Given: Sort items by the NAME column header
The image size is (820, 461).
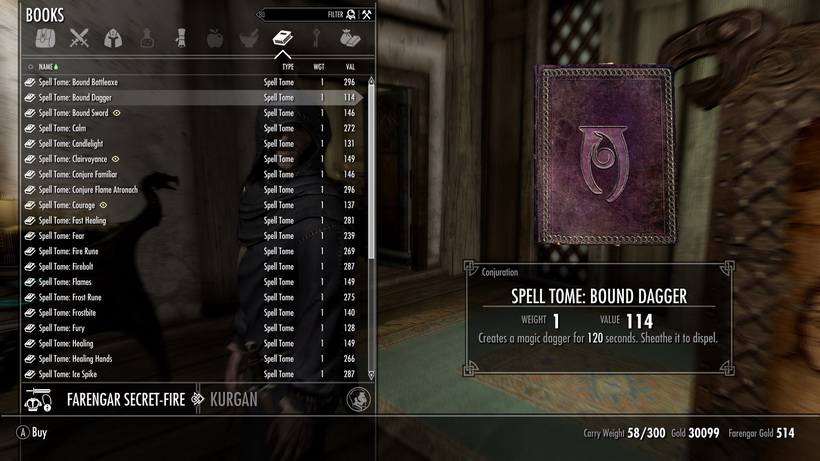Looking at the screenshot, I should tap(46, 66).
